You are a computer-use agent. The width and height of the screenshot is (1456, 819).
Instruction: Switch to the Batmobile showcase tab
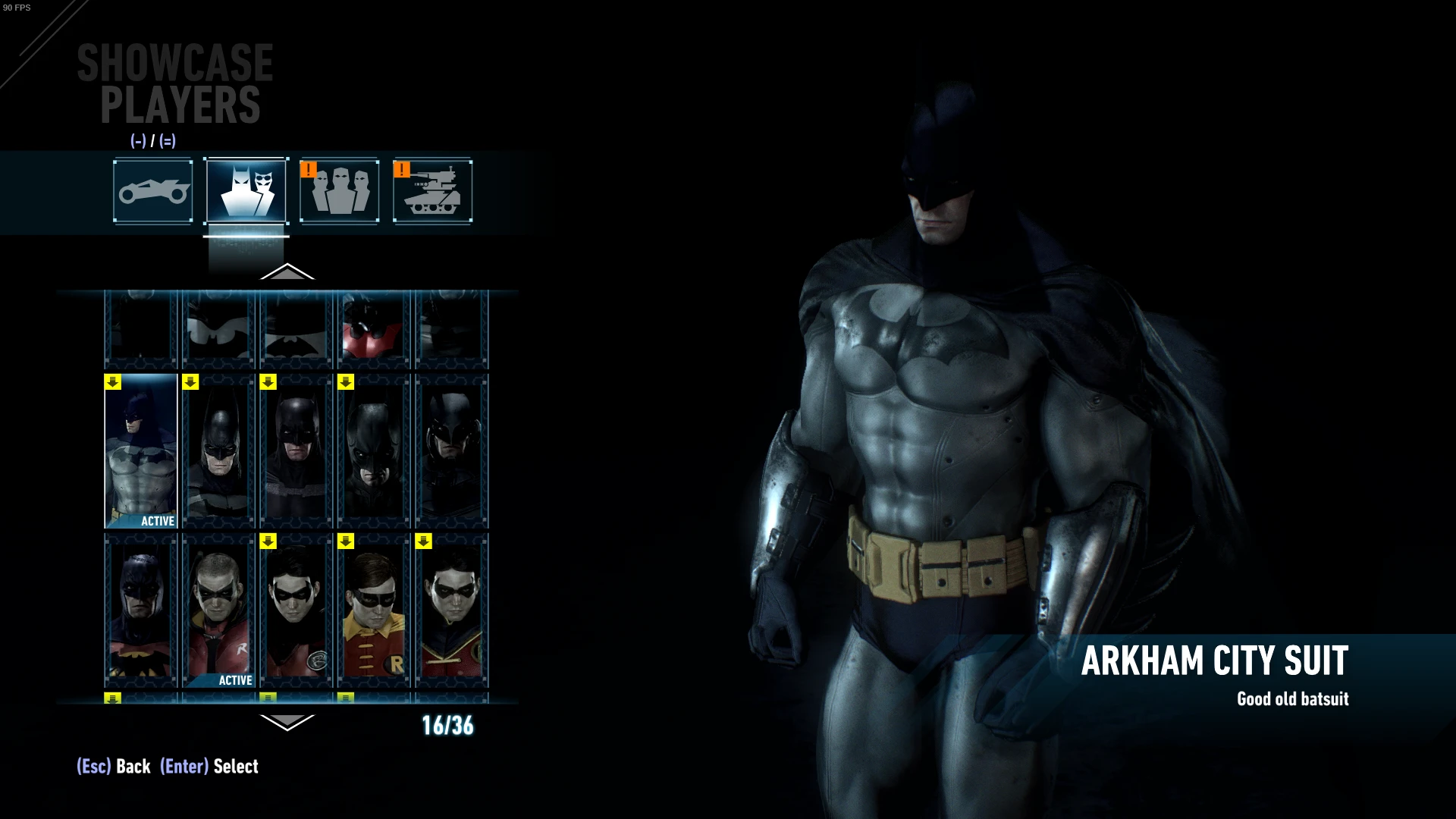point(152,191)
